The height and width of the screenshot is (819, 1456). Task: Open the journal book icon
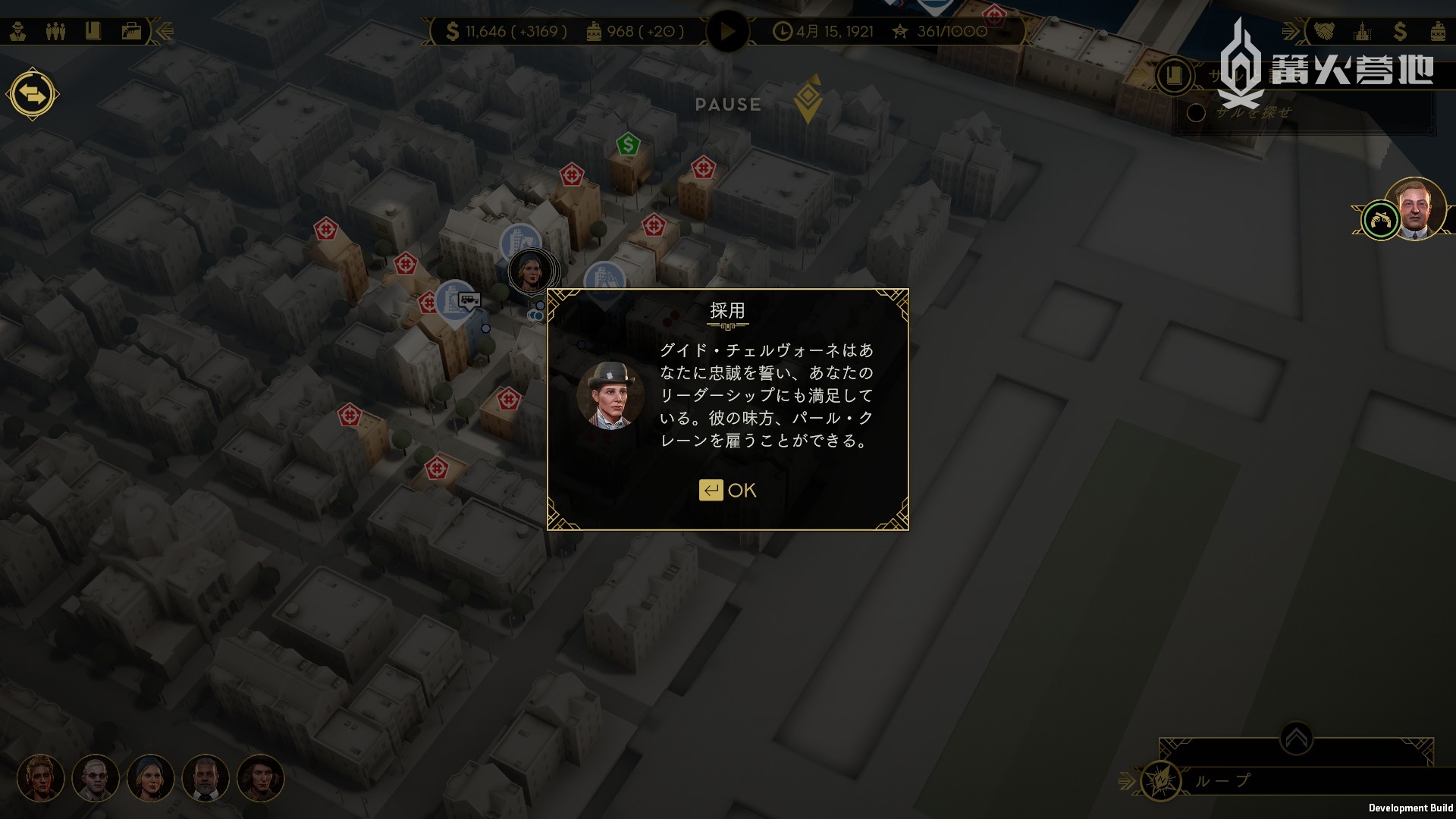click(x=93, y=31)
